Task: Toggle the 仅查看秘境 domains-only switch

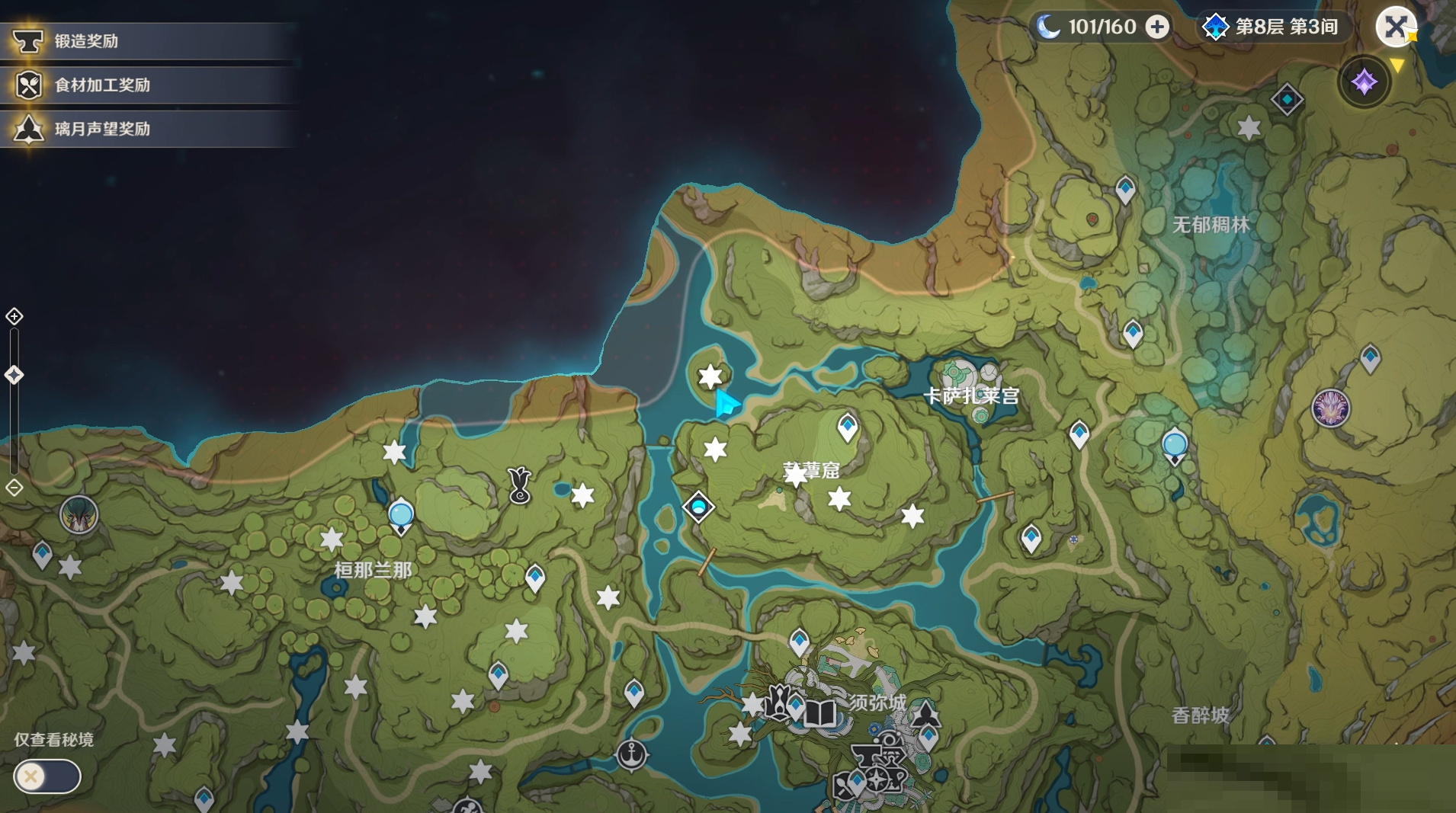Action: point(47,776)
